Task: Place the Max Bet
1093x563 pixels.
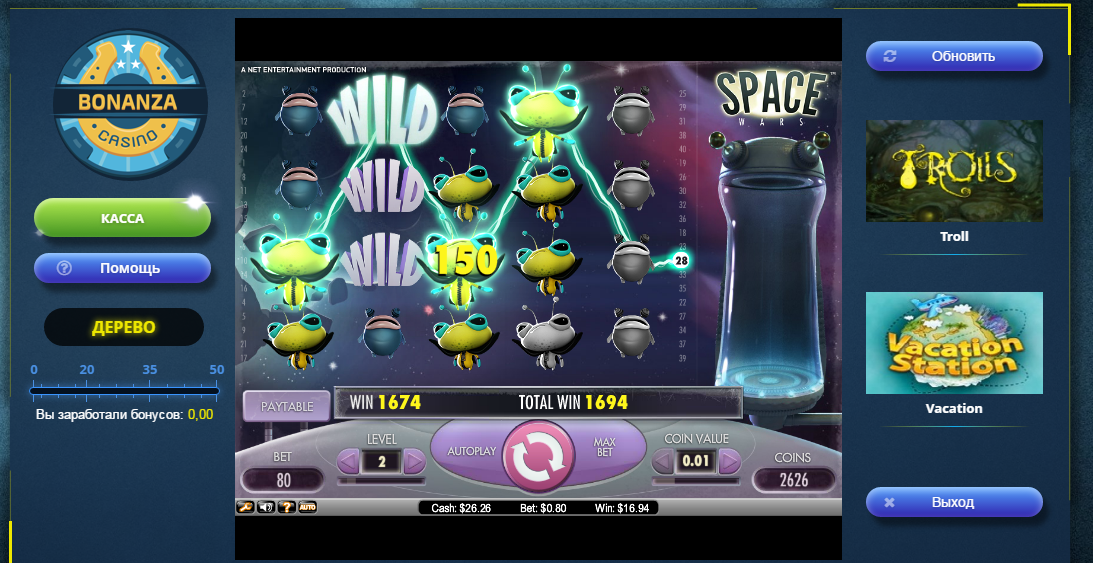Action: tap(604, 449)
